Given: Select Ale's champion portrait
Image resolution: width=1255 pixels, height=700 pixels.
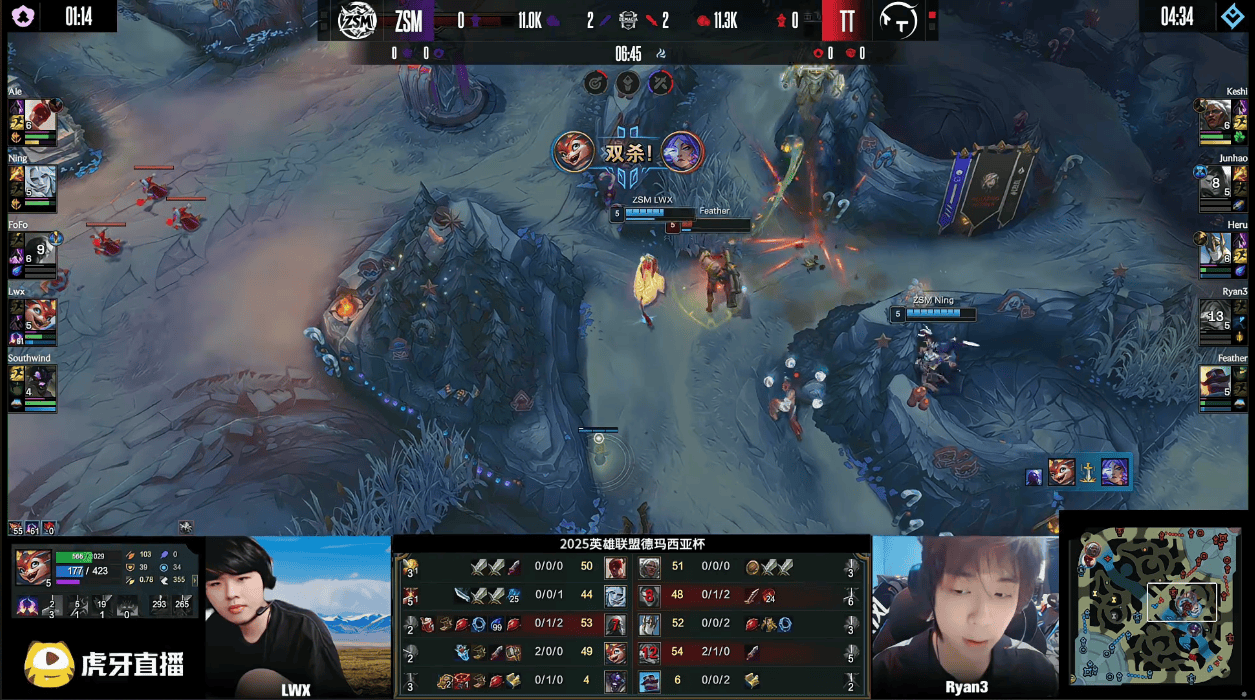Looking at the screenshot, I should click(40, 117).
